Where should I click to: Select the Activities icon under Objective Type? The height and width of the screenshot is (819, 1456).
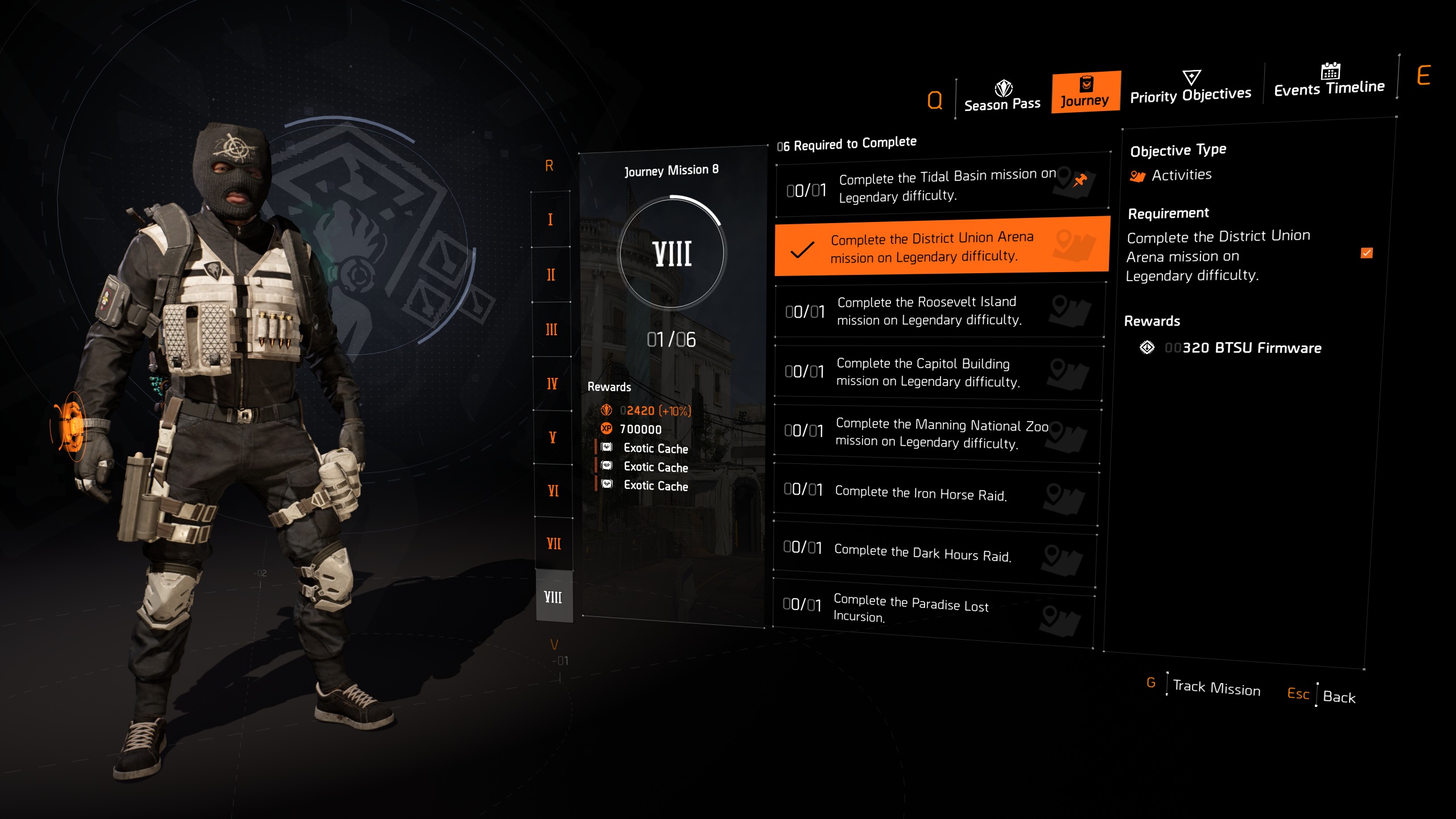click(x=1138, y=175)
